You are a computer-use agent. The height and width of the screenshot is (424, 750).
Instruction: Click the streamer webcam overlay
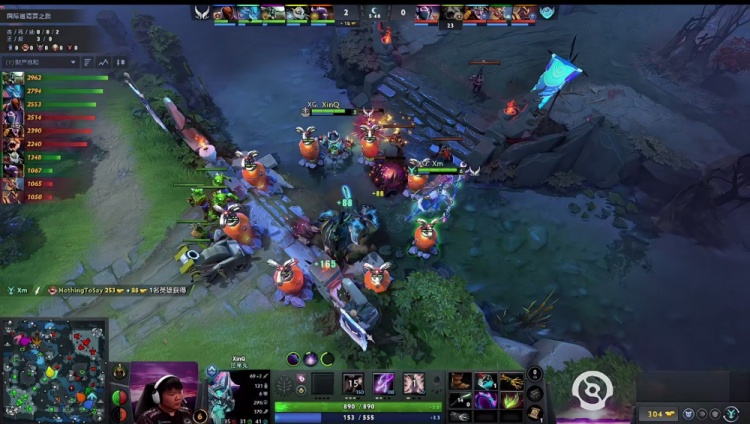pyautogui.click(x=165, y=392)
